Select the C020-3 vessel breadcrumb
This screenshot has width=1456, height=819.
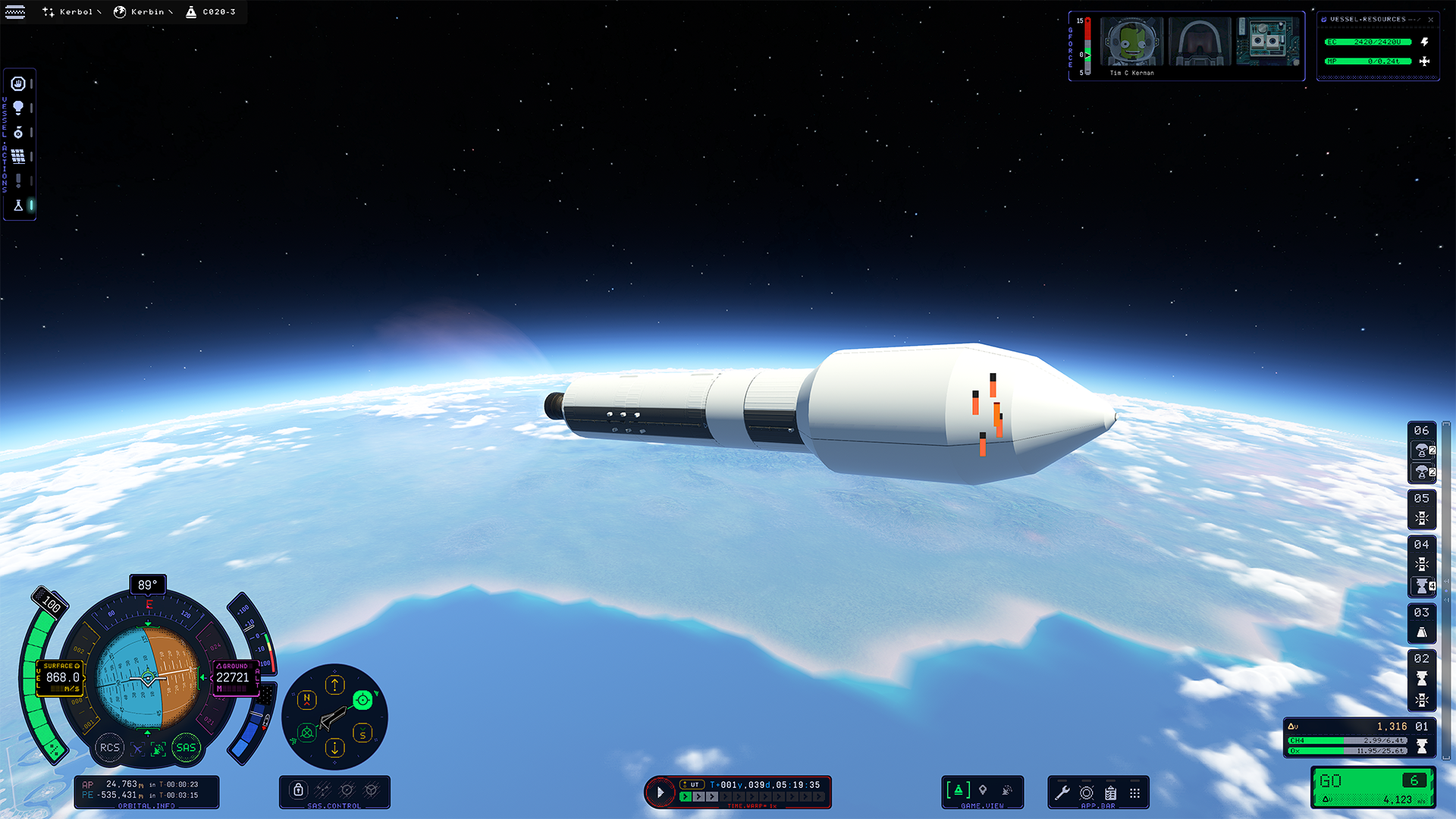212,12
